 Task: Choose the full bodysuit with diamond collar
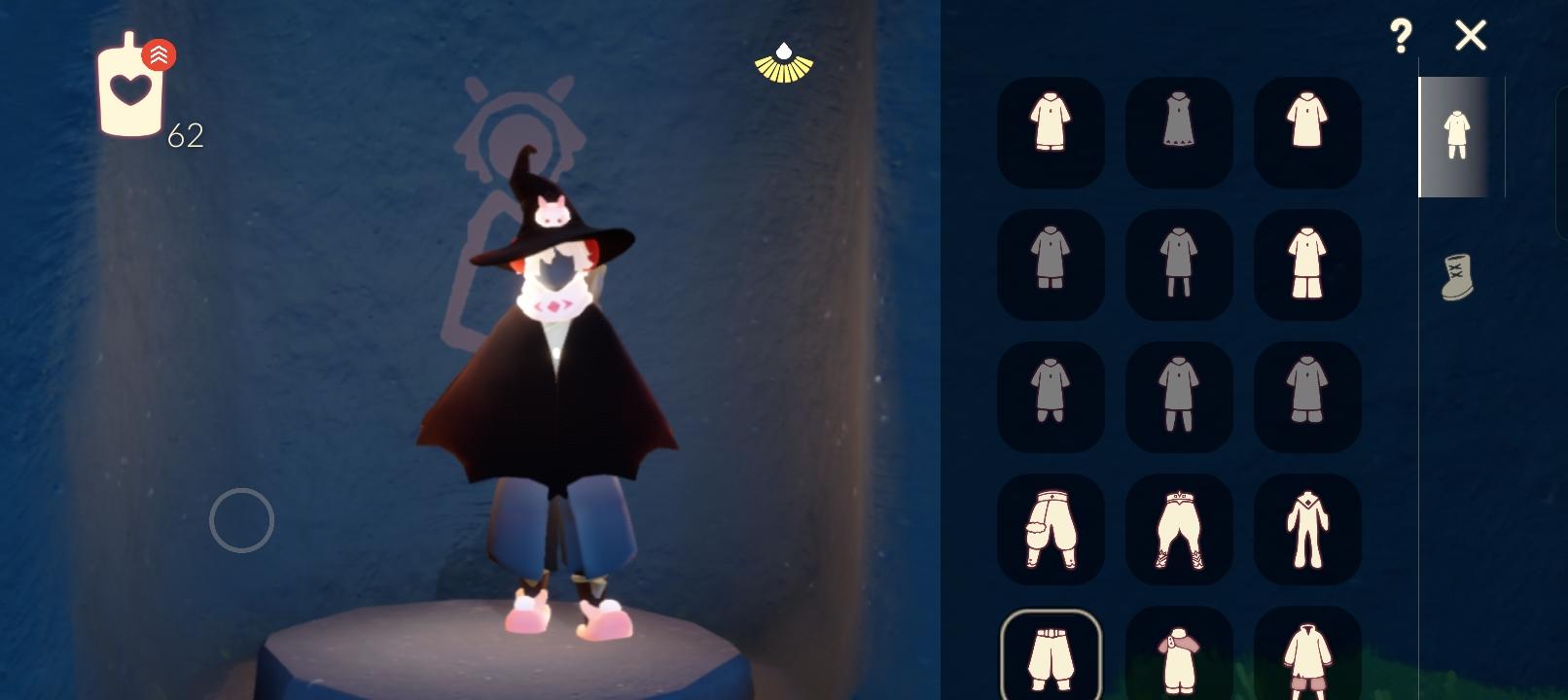pos(1307,529)
